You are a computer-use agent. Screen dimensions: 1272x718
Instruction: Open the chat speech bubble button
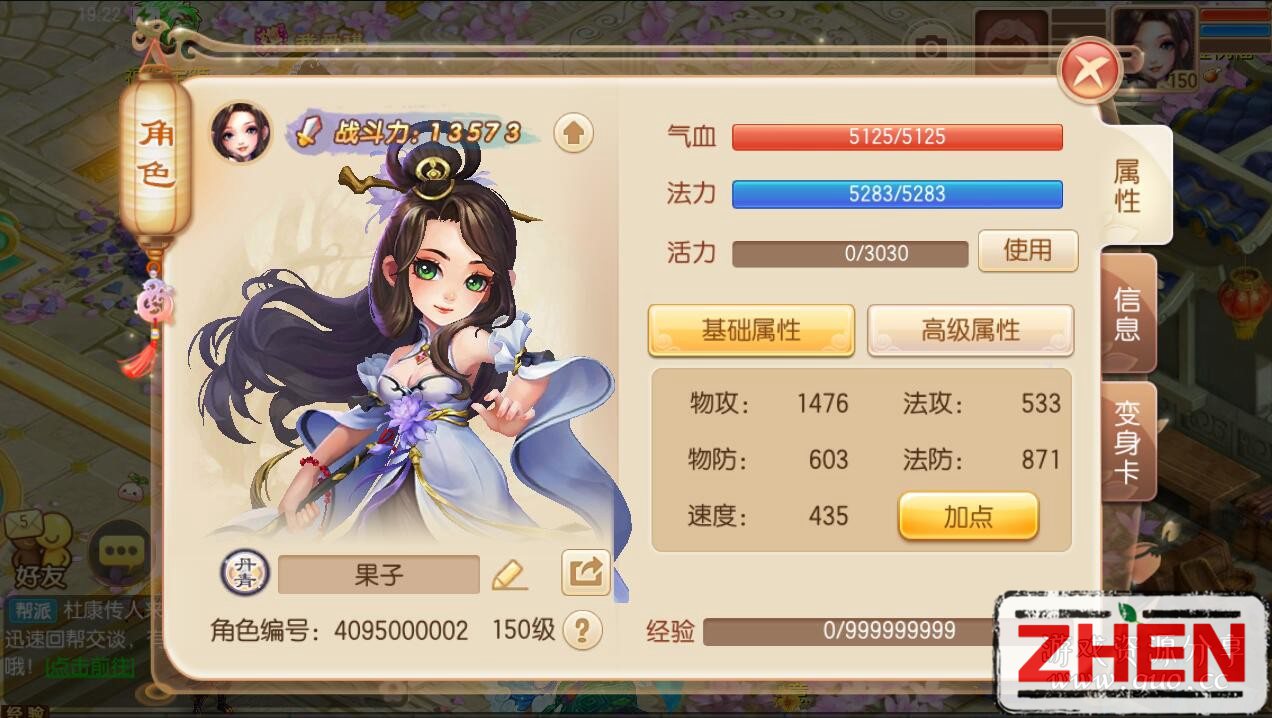pos(119,551)
